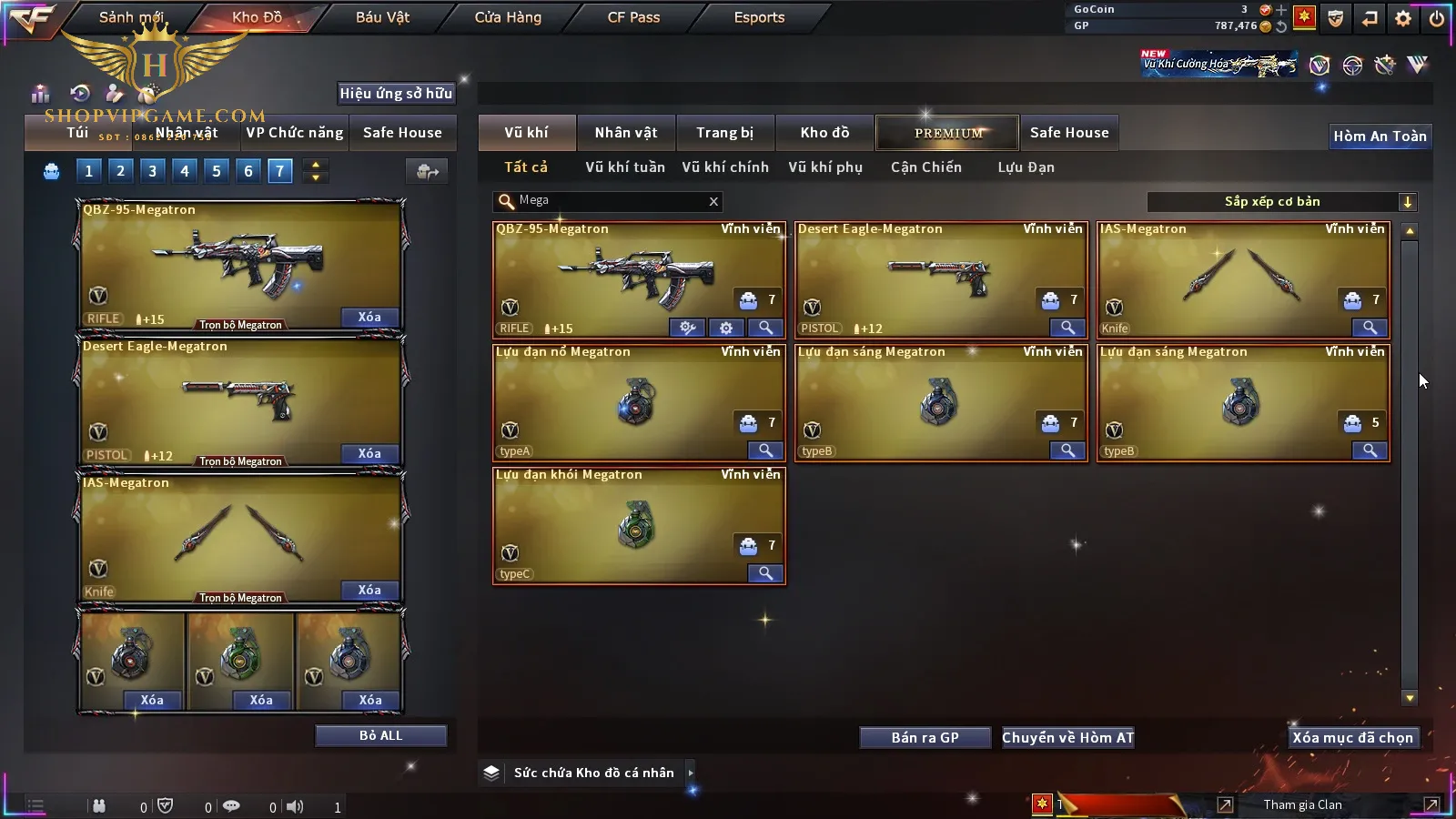Switch to the Nhân vật inventory tab
Viewport: 1456px width, 819px height.
(x=625, y=133)
